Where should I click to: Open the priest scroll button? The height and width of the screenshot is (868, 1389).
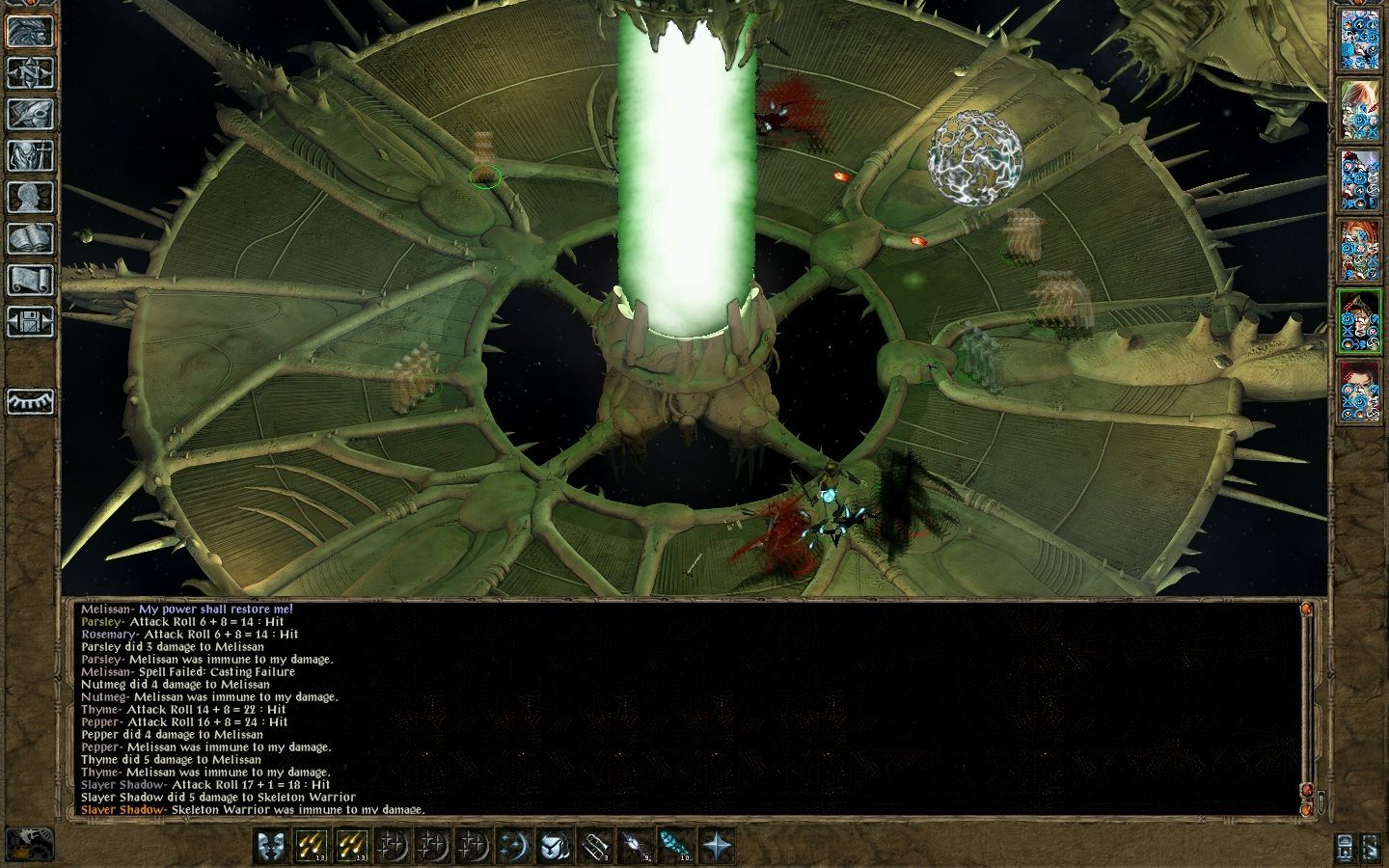point(30,280)
